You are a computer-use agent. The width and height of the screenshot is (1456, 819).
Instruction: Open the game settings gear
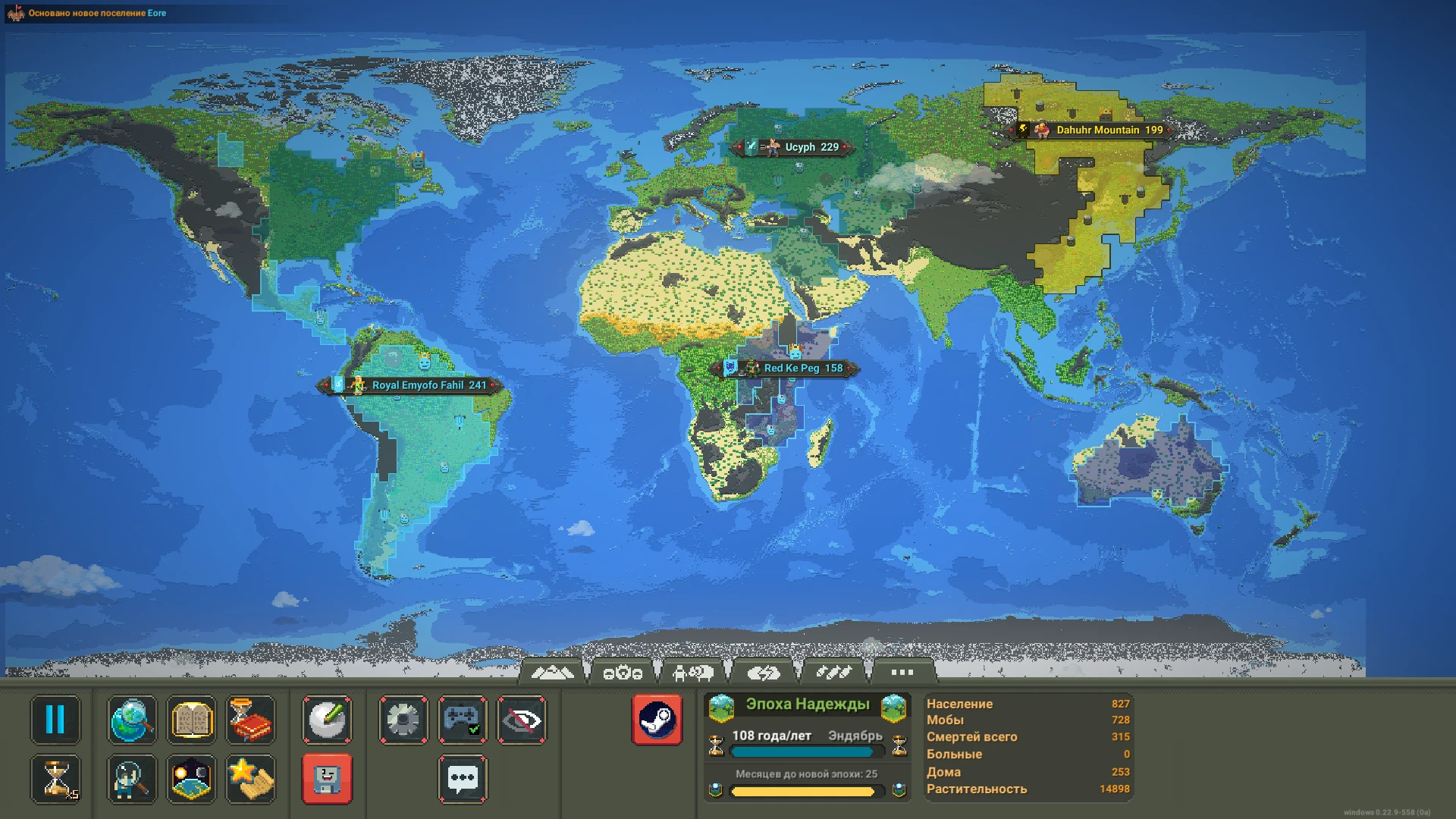point(403,720)
